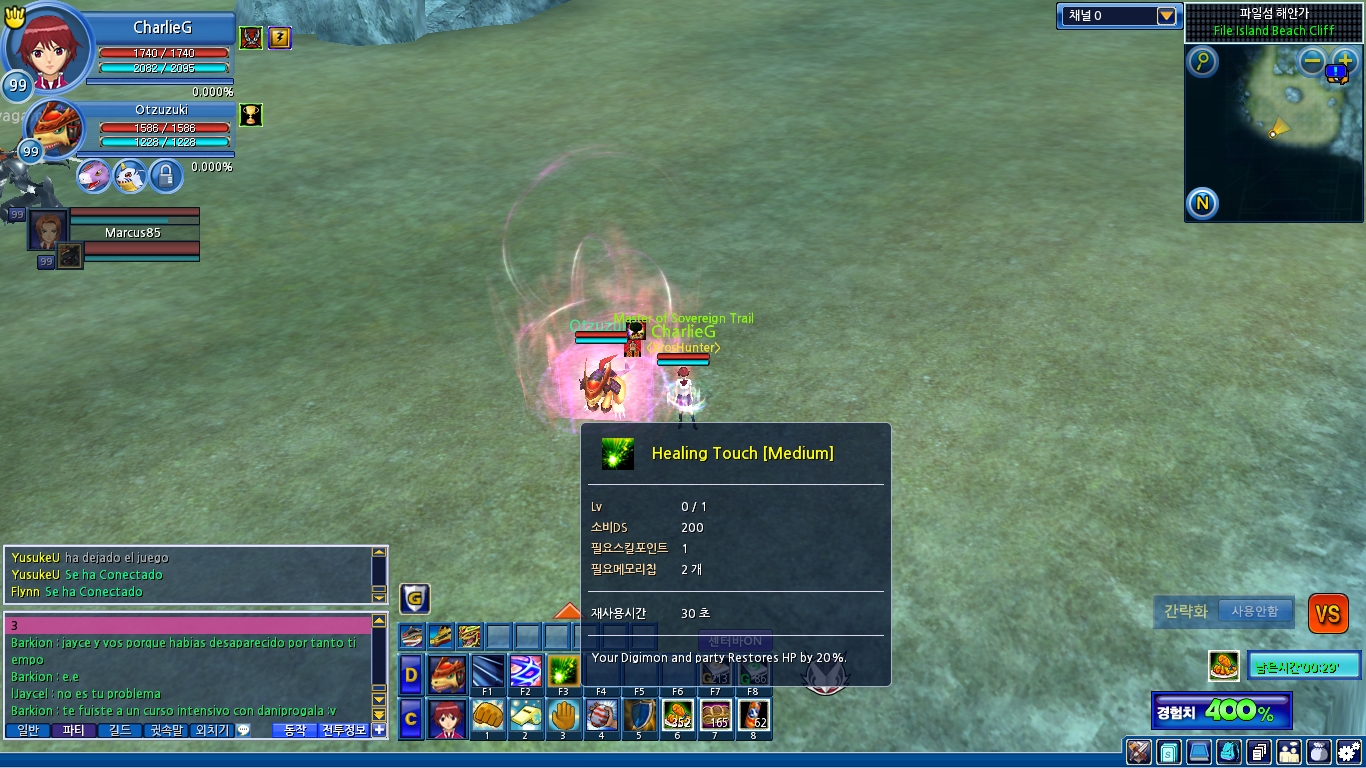Screen dimensions: 1366x768
Task: Zoom in the minimap with the plus button
Action: point(1345,61)
